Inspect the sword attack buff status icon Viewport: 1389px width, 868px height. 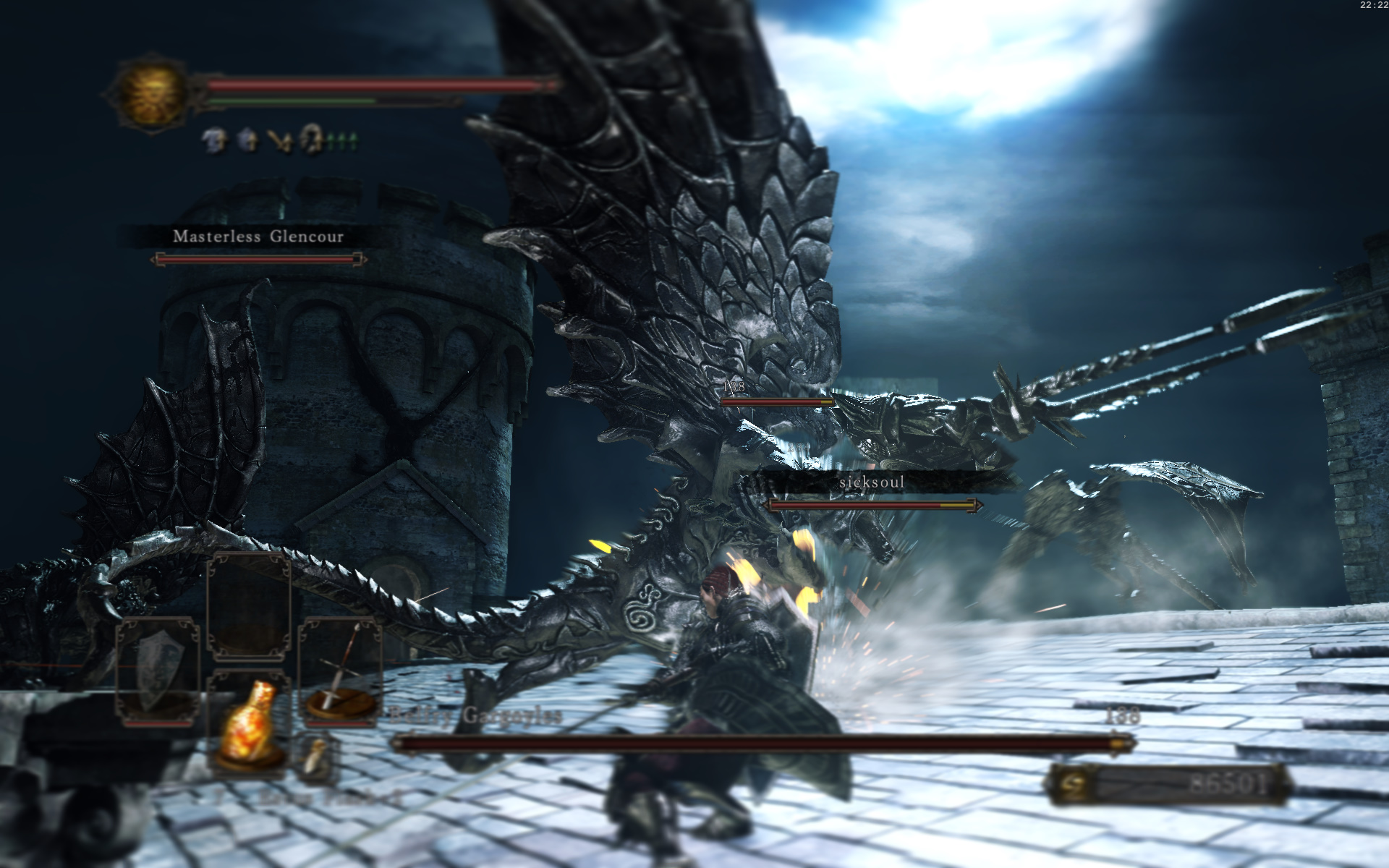tap(281, 140)
